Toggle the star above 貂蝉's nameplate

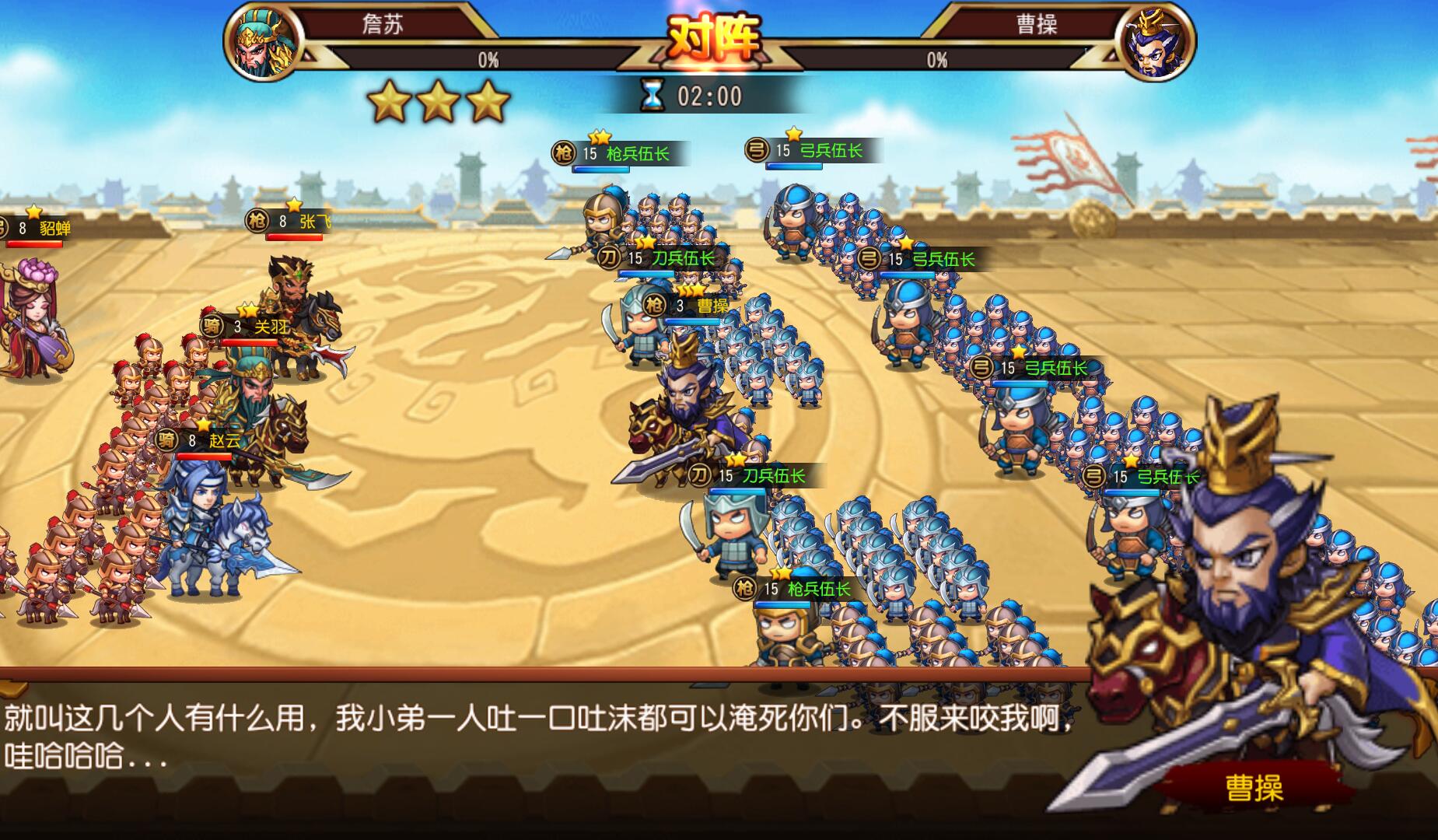pyautogui.click(x=33, y=210)
